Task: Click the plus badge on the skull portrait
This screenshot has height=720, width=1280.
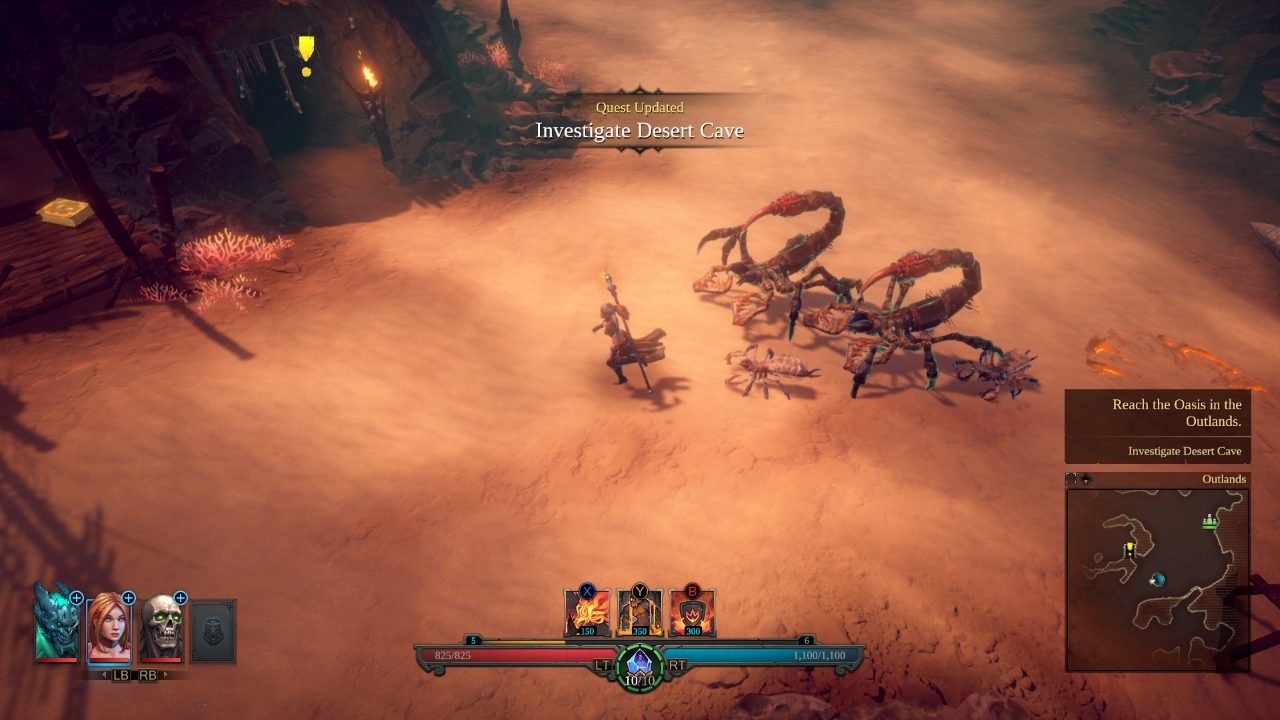Action: [181, 598]
